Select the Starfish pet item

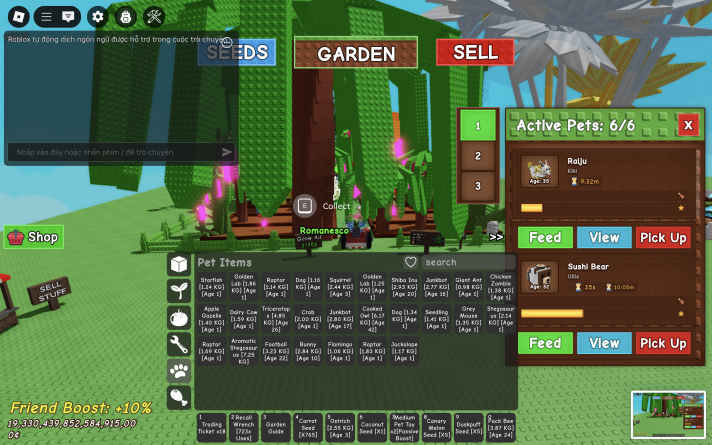pyautogui.click(x=211, y=285)
